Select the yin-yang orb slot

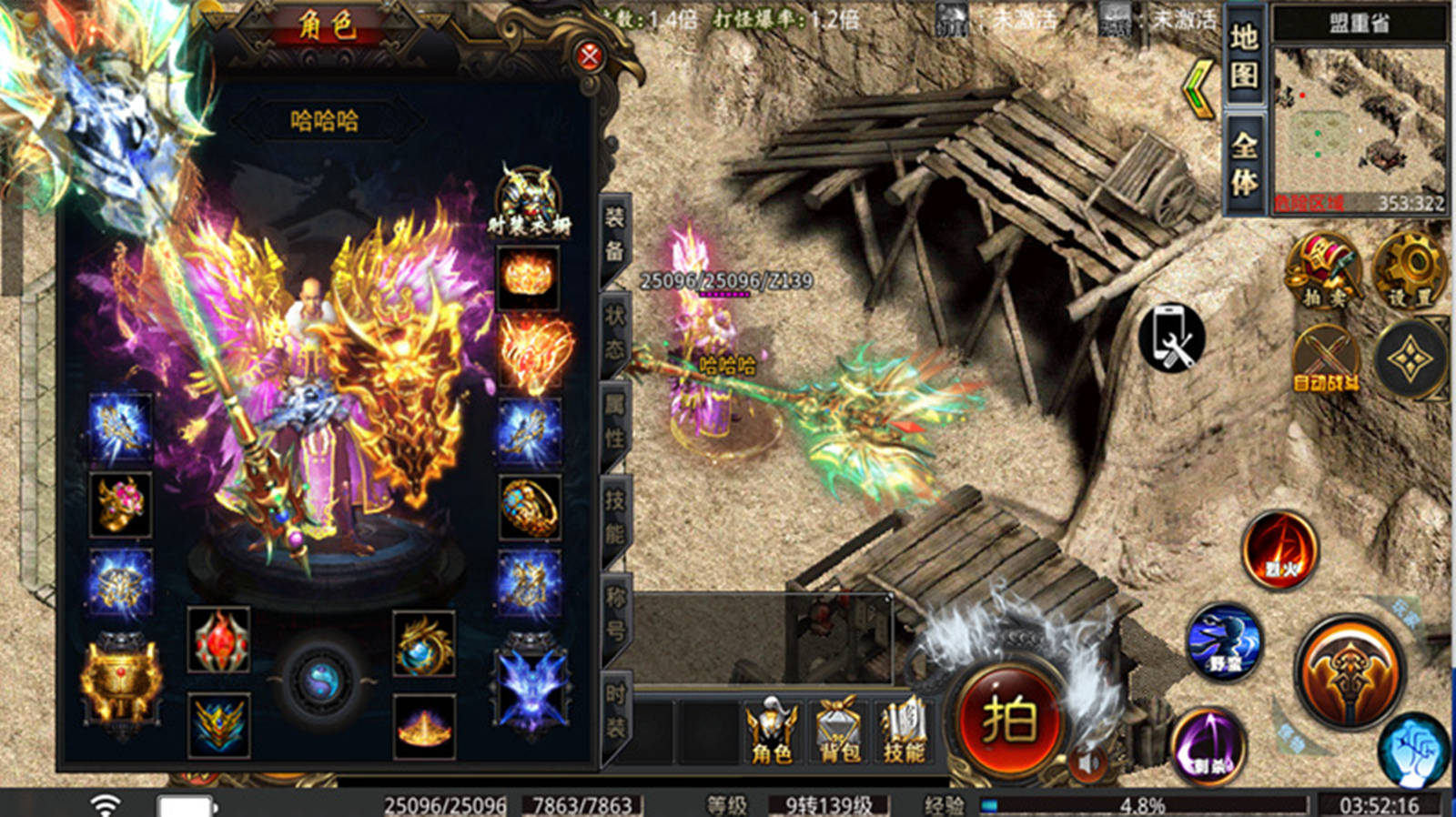click(x=320, y=681)
